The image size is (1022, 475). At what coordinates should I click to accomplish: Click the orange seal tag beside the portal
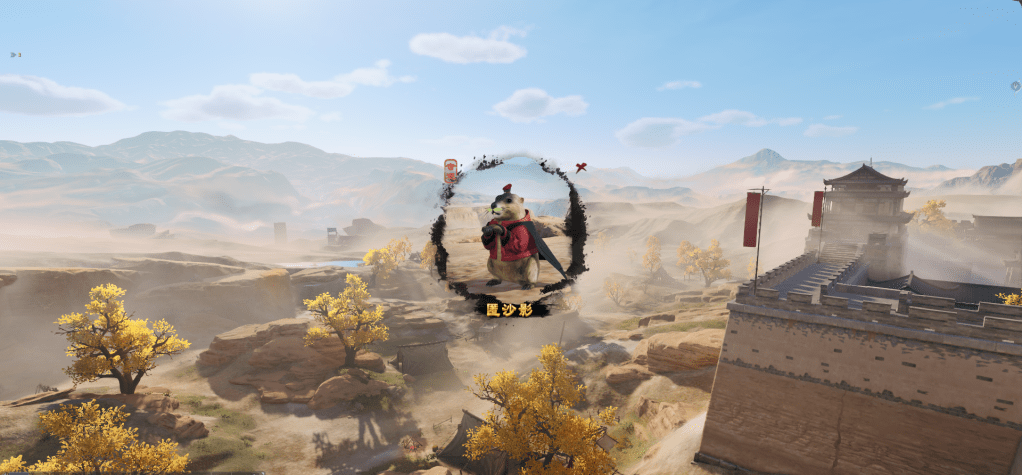(x=450, y=171)
